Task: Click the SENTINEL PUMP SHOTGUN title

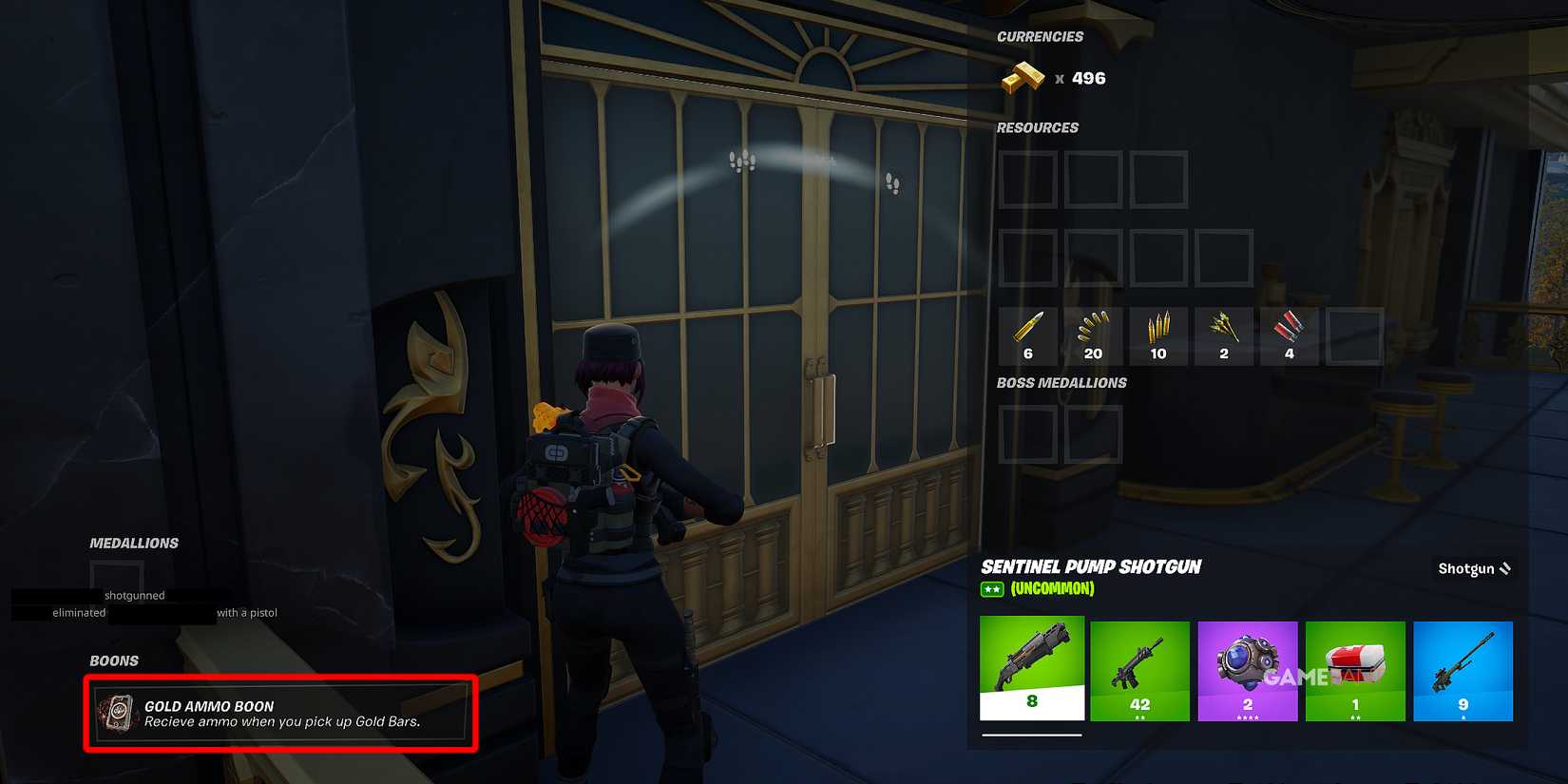Action: pos(1091,566)
